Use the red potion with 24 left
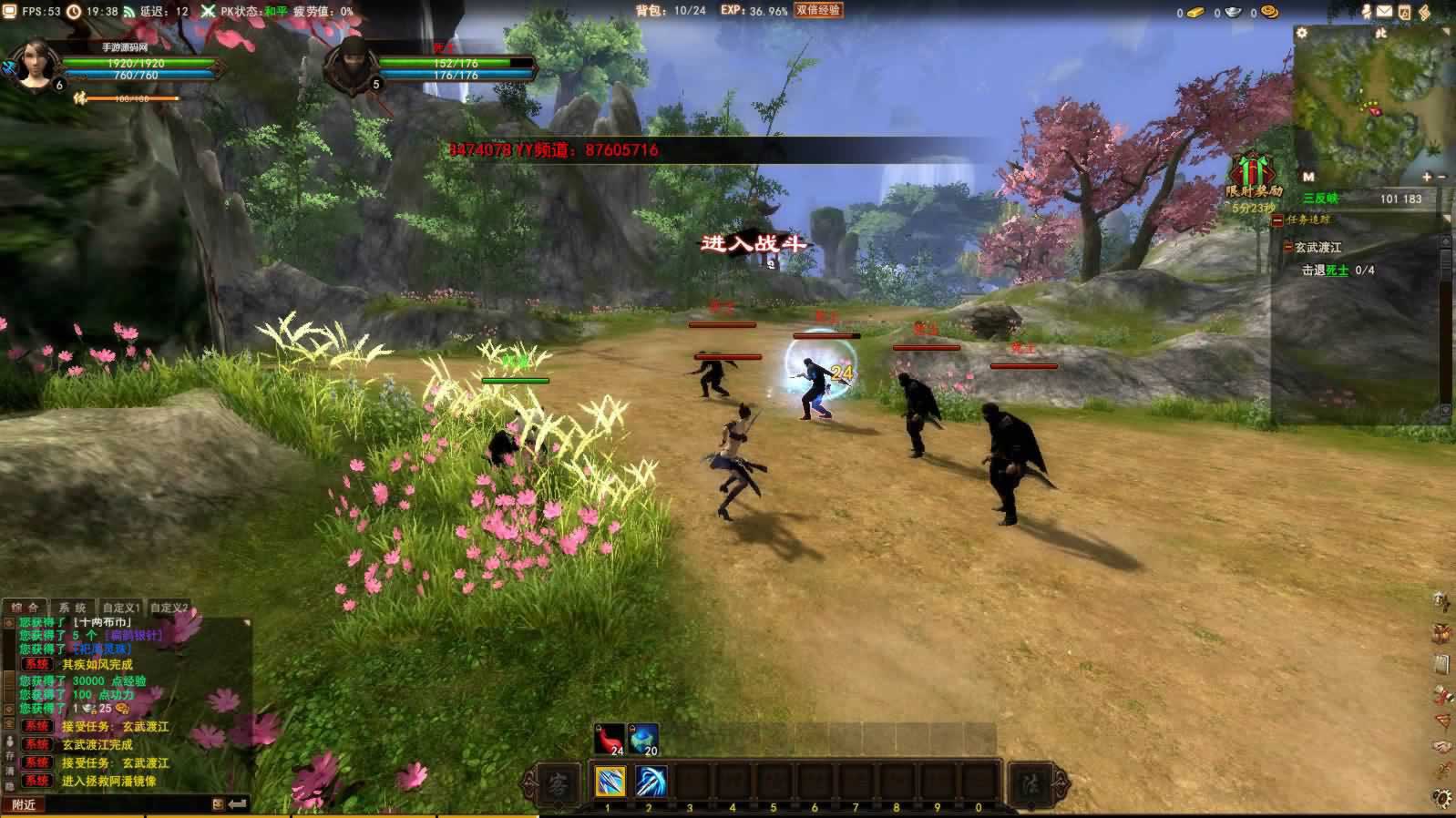This screenshot has width=1456, height=818. click(x=610, y=739)
